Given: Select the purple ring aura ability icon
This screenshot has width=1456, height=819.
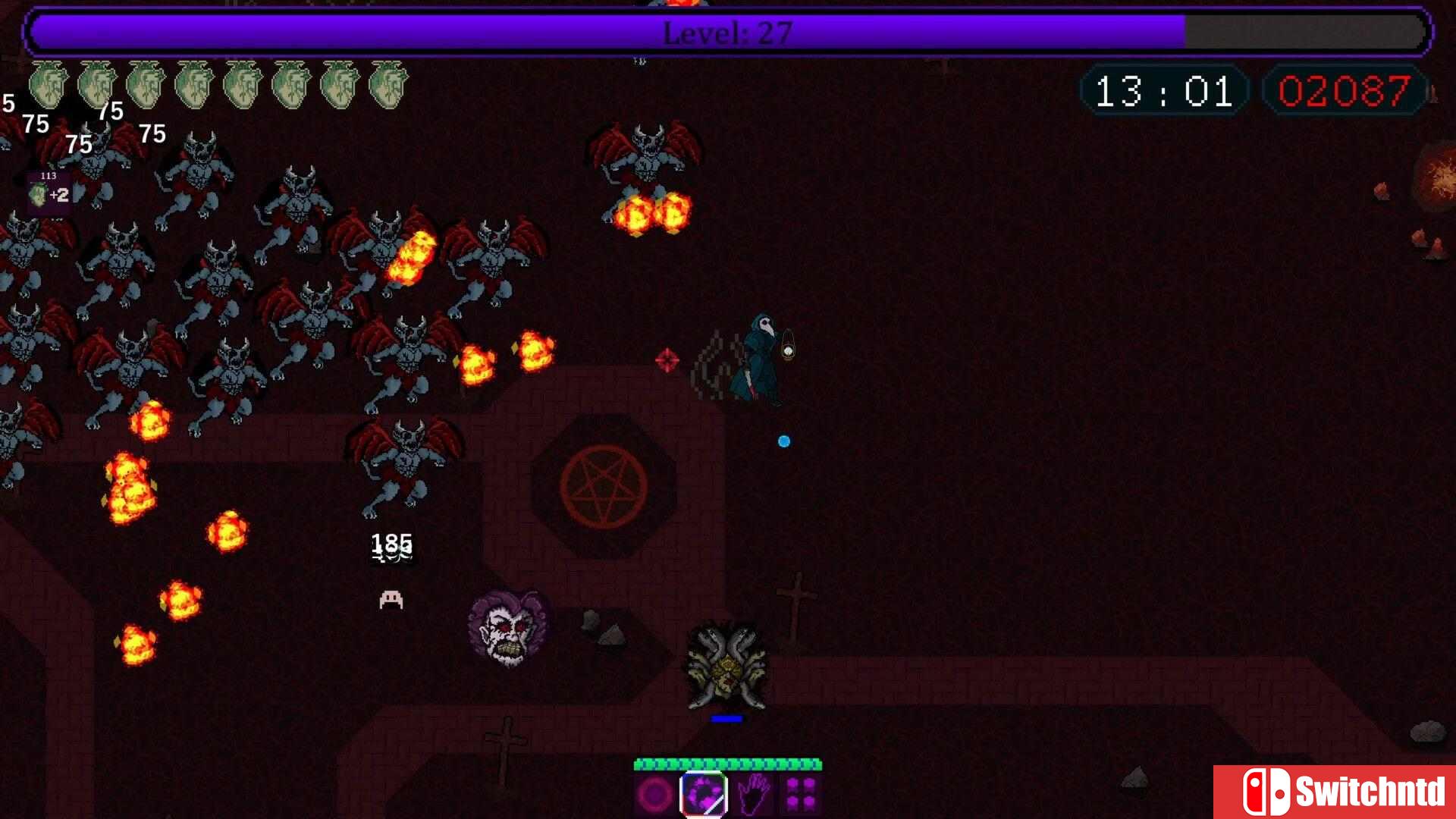Looking at the screenshot, I should (x=652, y=794).
